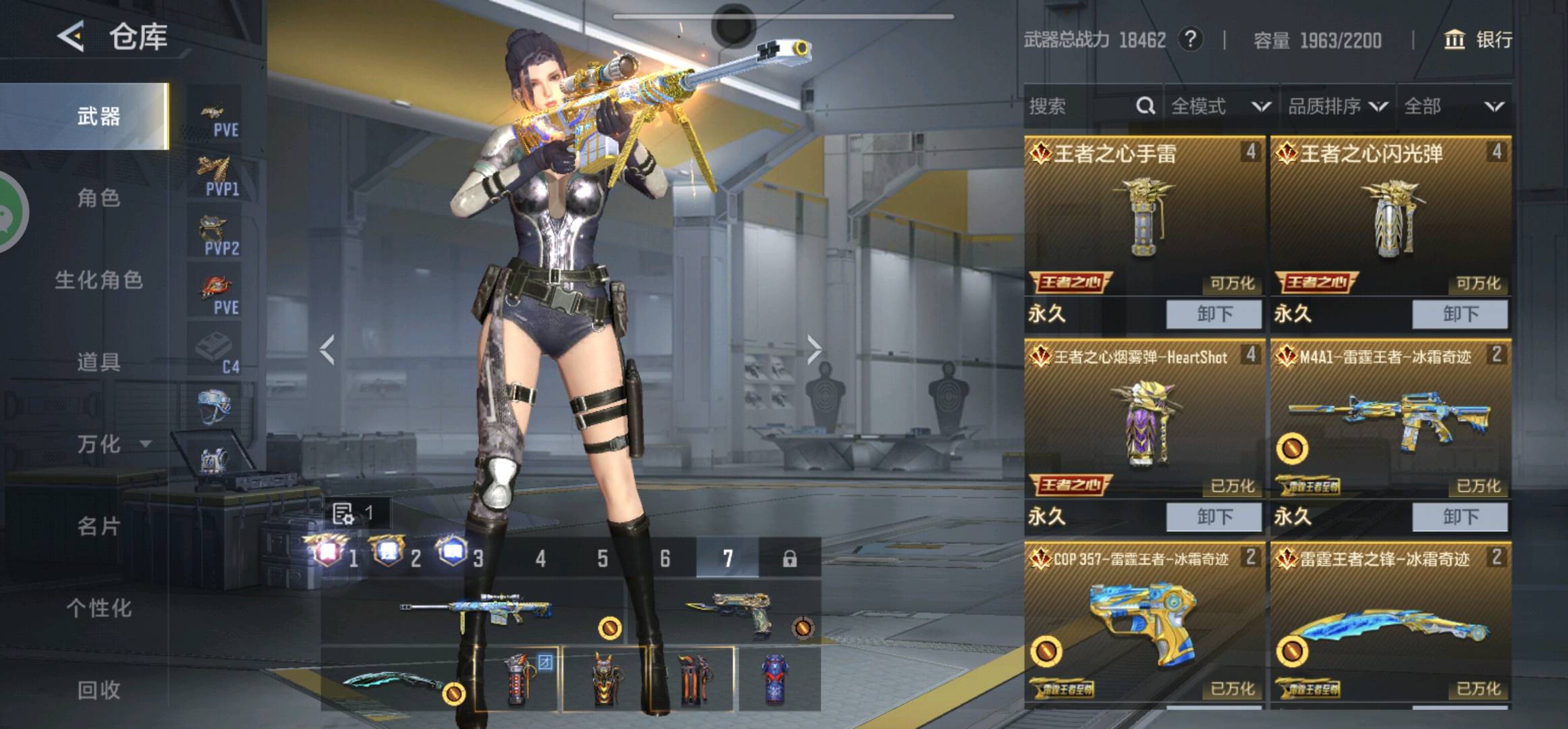Show the next character with right arrow
The image size is (1568, 729).
(814, 350)
